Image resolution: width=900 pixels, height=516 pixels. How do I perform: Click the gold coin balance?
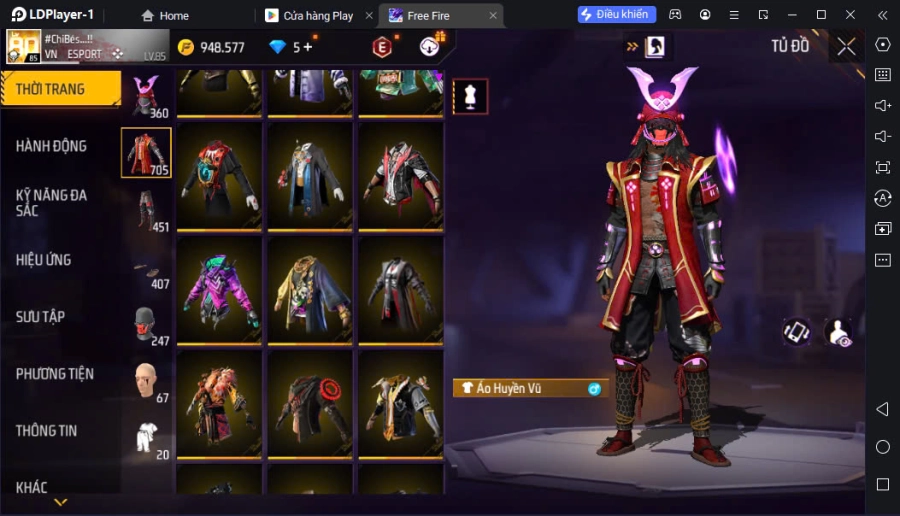[x=211, y=47]
